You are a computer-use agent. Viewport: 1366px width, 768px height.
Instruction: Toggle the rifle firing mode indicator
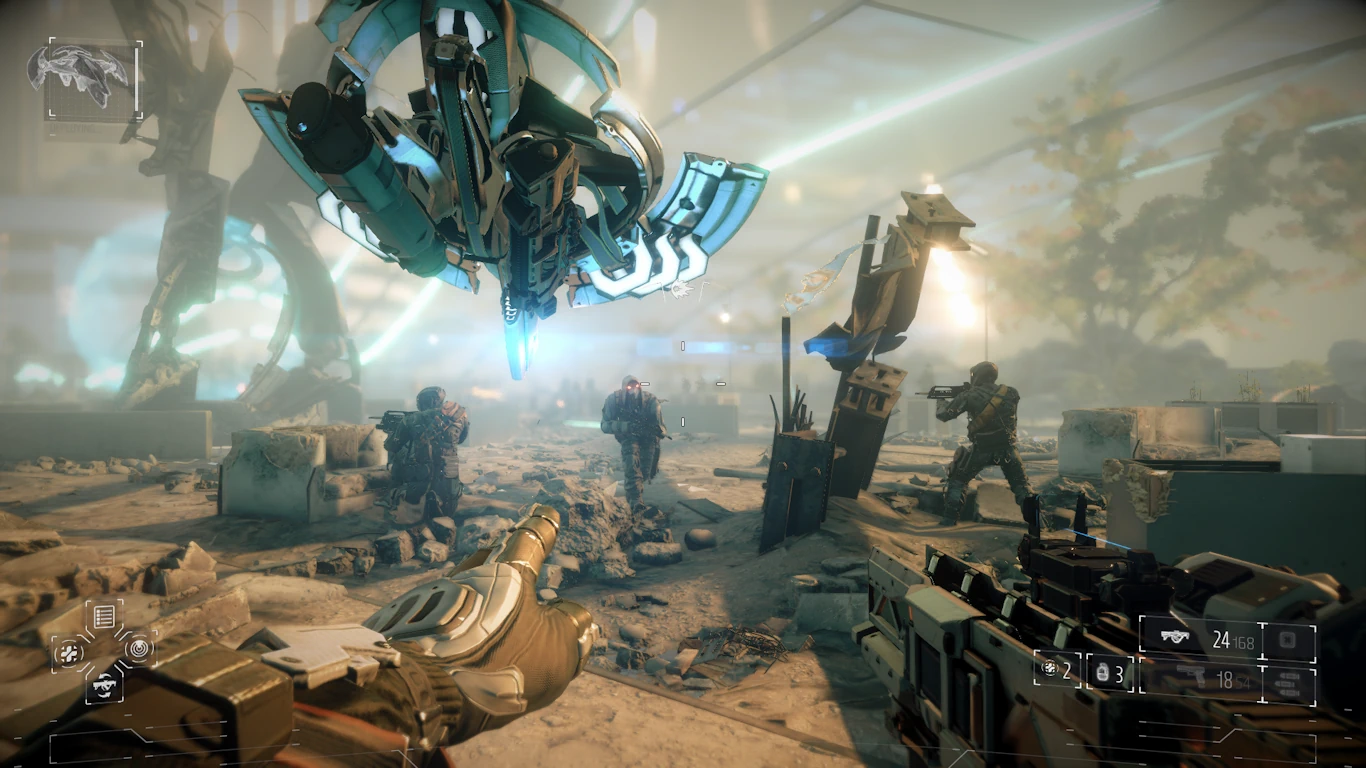[1287, 639]
